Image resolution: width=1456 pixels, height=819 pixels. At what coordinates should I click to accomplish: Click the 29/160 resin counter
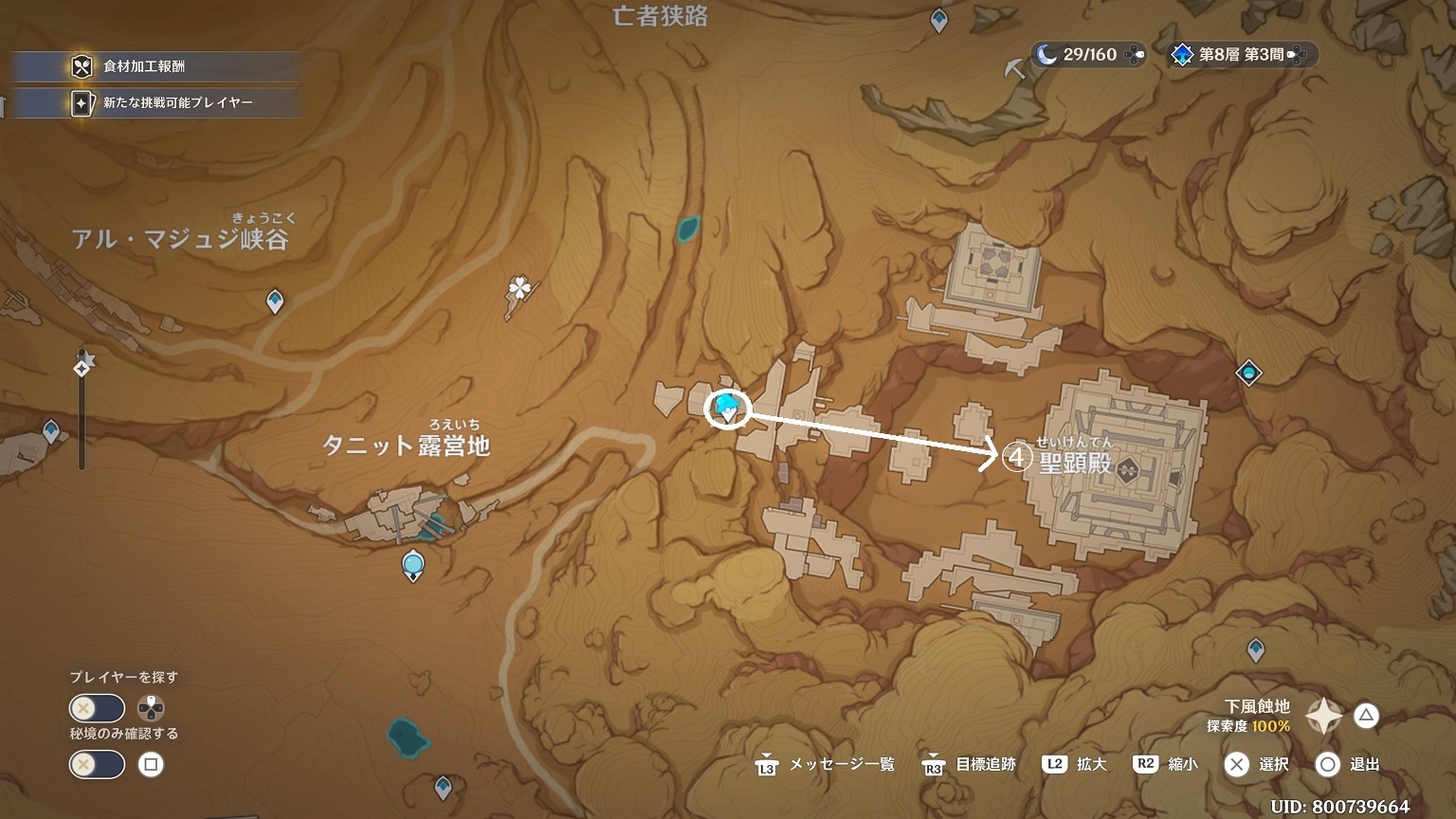1088,55
